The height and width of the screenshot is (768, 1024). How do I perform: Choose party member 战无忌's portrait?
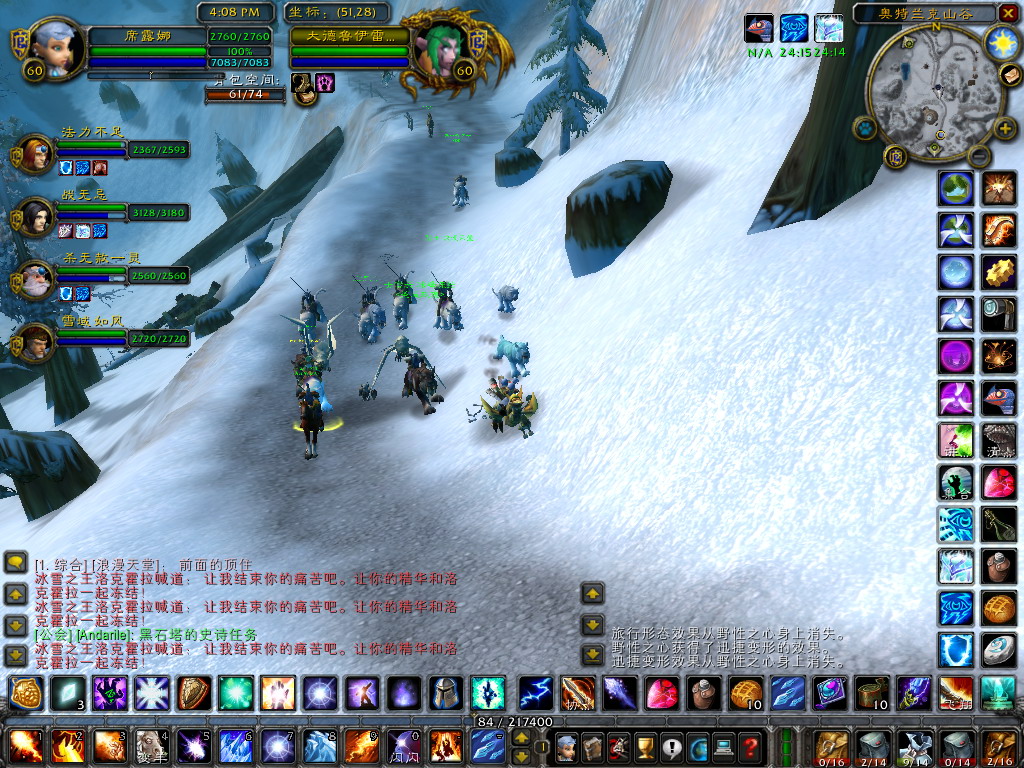tap(35, 216)
